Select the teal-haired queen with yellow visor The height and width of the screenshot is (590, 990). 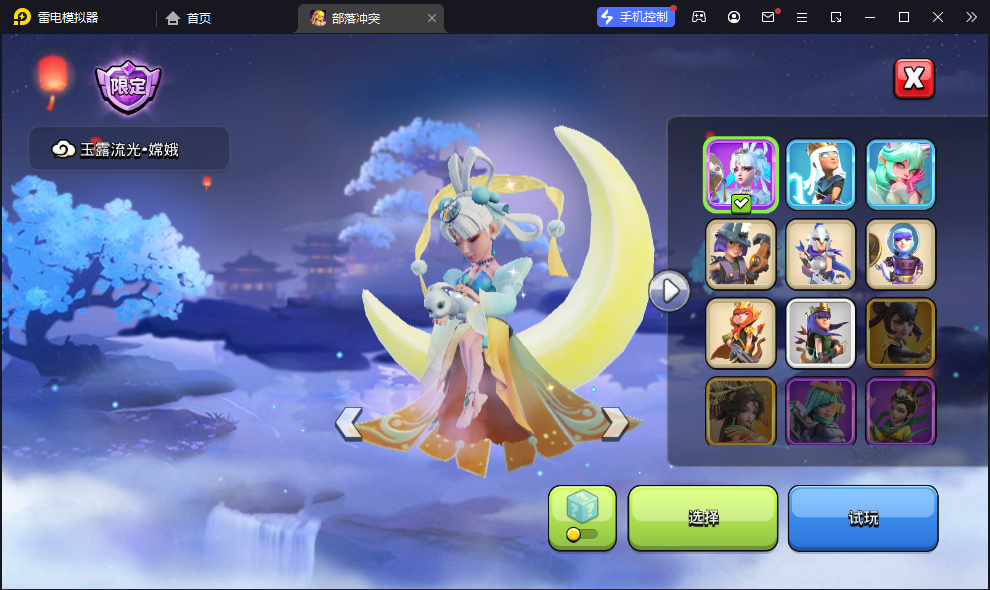(821, 410)
